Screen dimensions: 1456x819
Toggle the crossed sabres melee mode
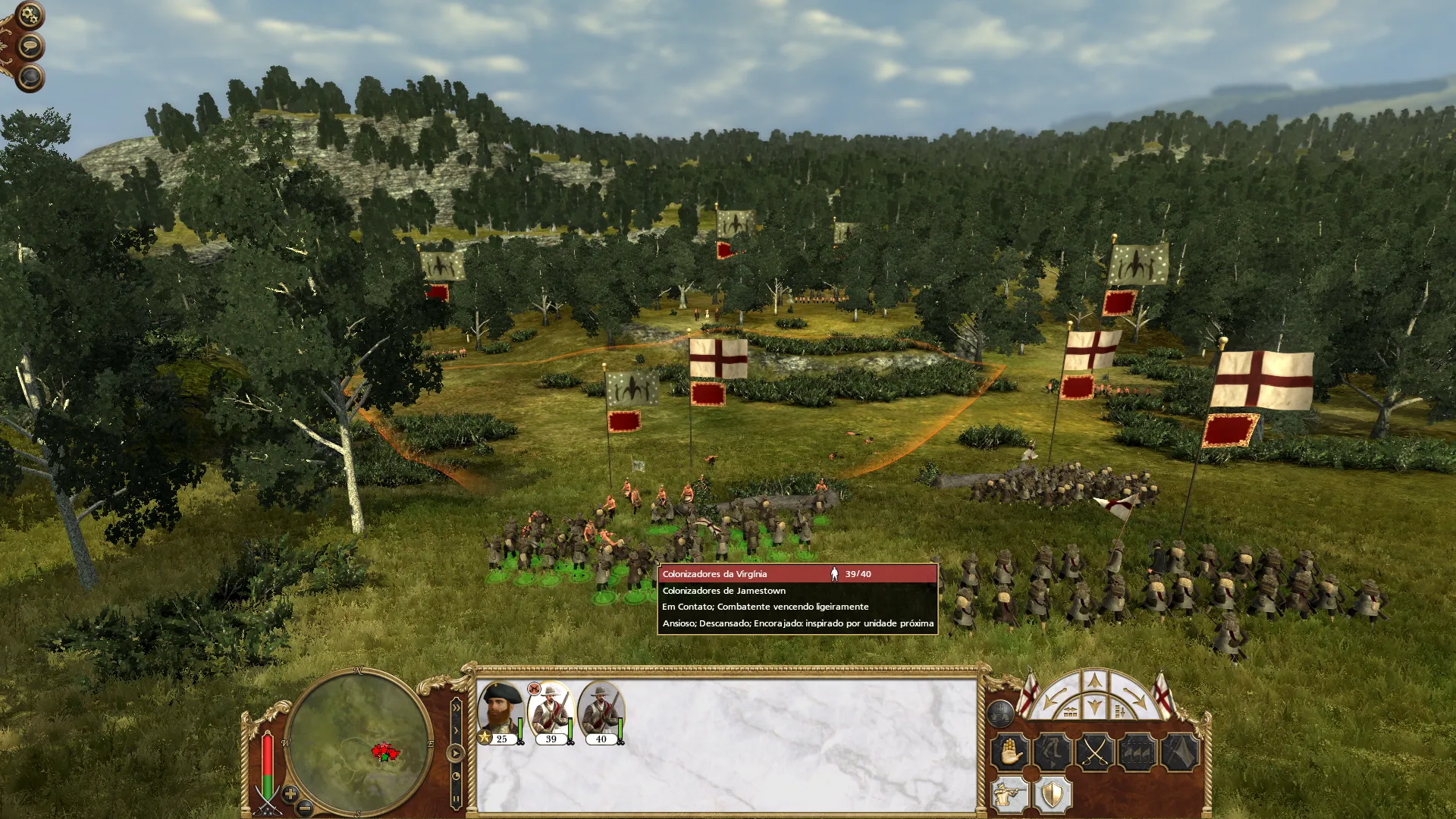click(1095, 752)
